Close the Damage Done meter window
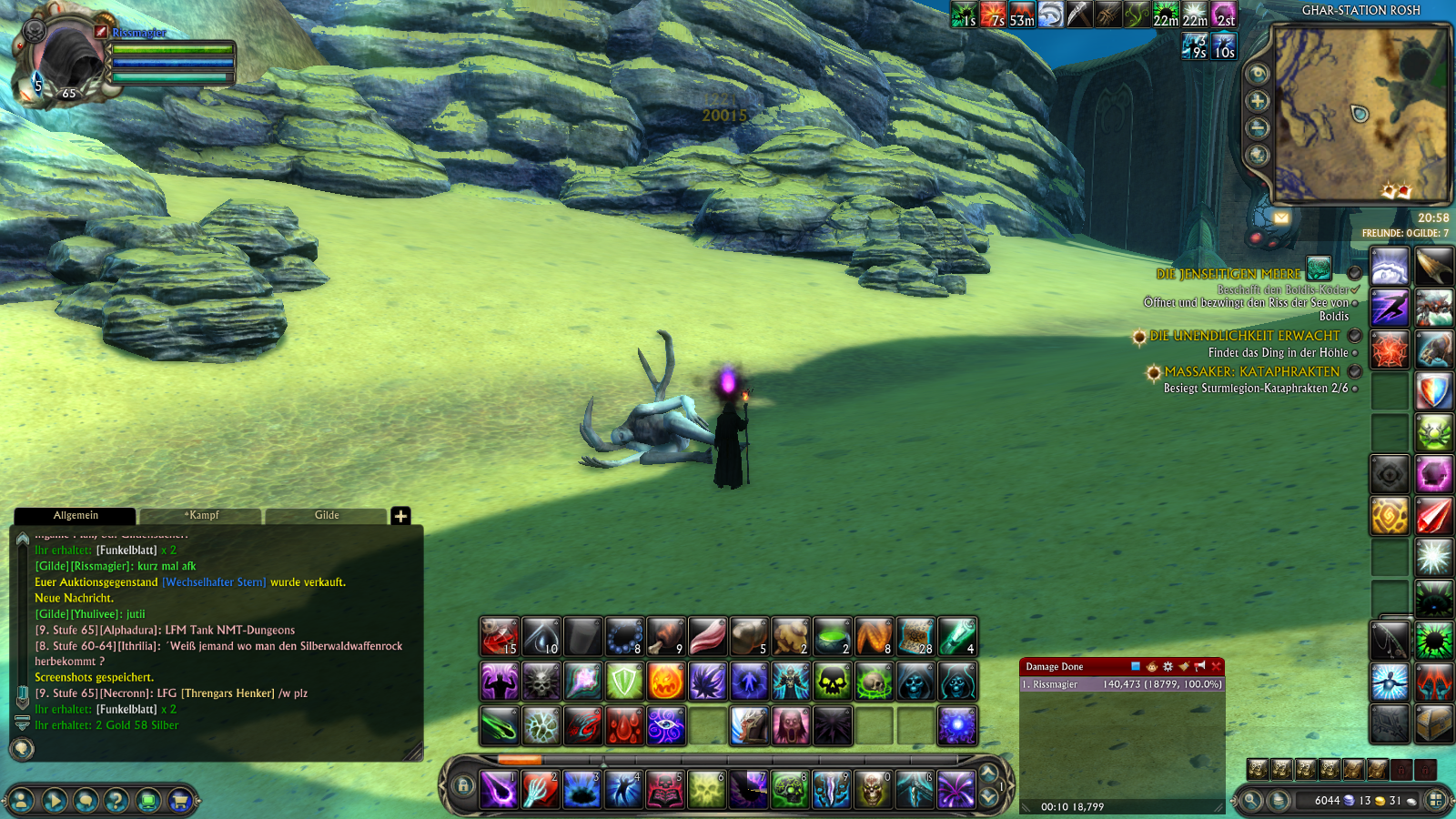 [1216, 666]
